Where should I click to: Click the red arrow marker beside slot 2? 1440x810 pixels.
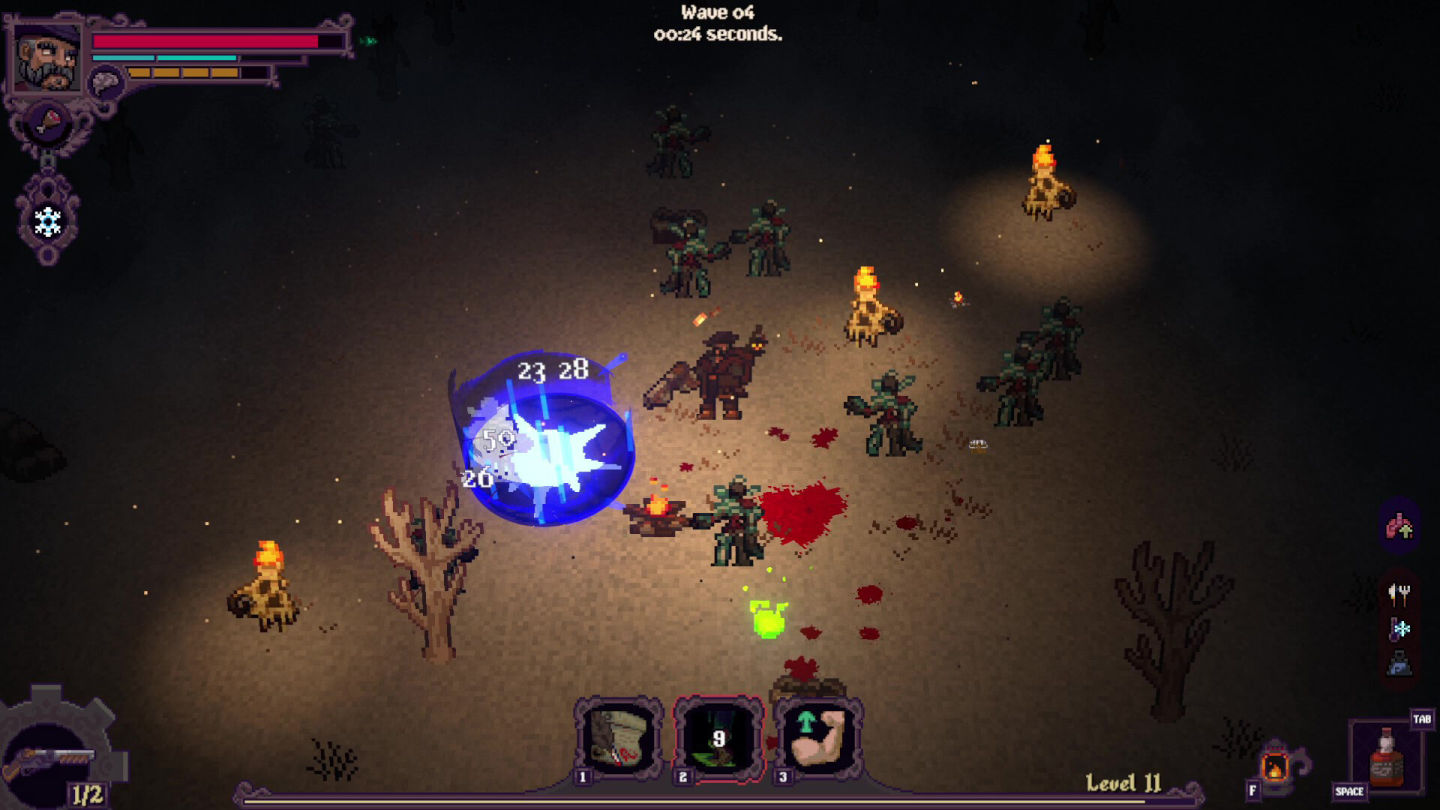771,741
